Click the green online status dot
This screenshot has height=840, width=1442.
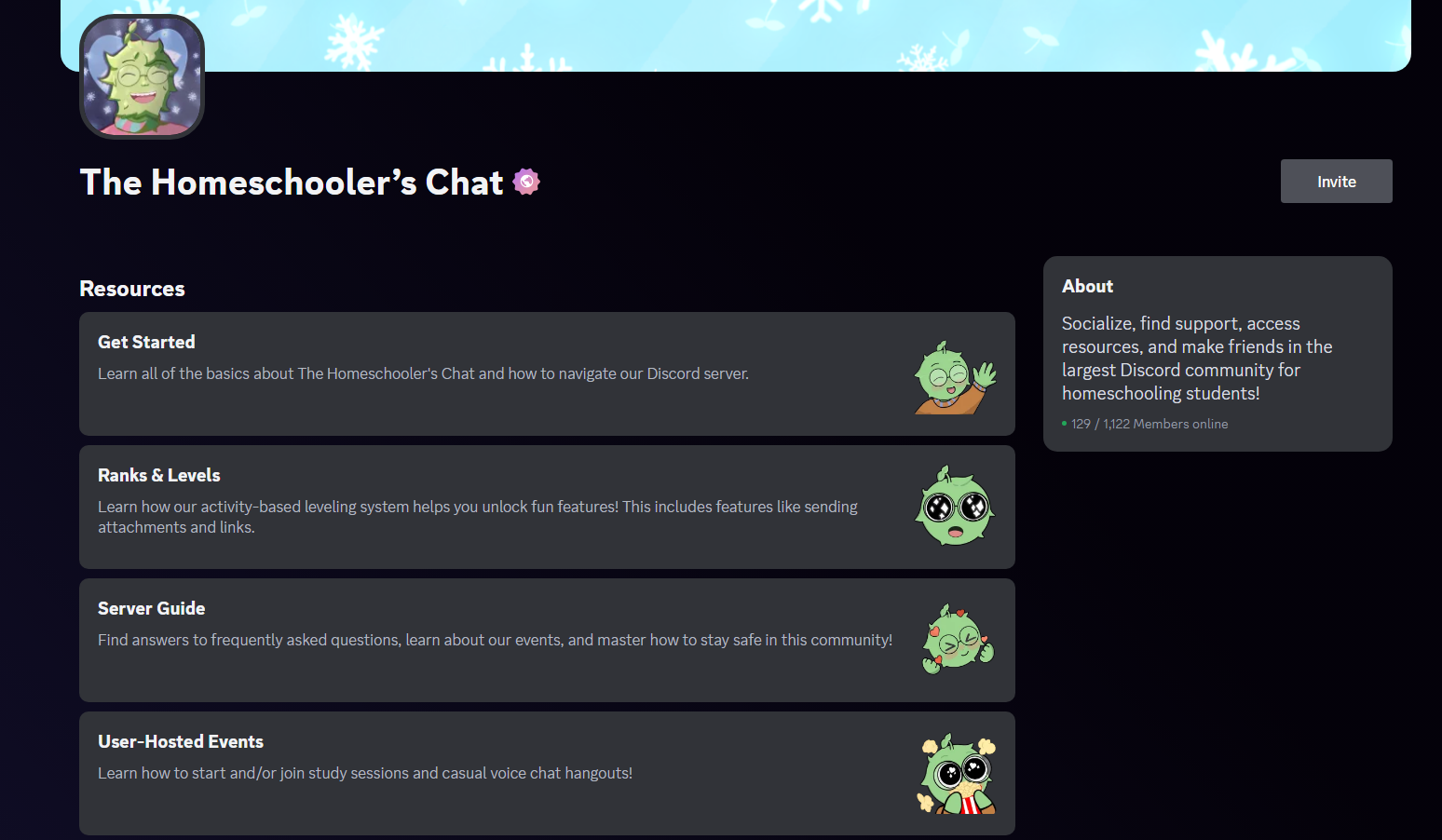point(1064,423)
